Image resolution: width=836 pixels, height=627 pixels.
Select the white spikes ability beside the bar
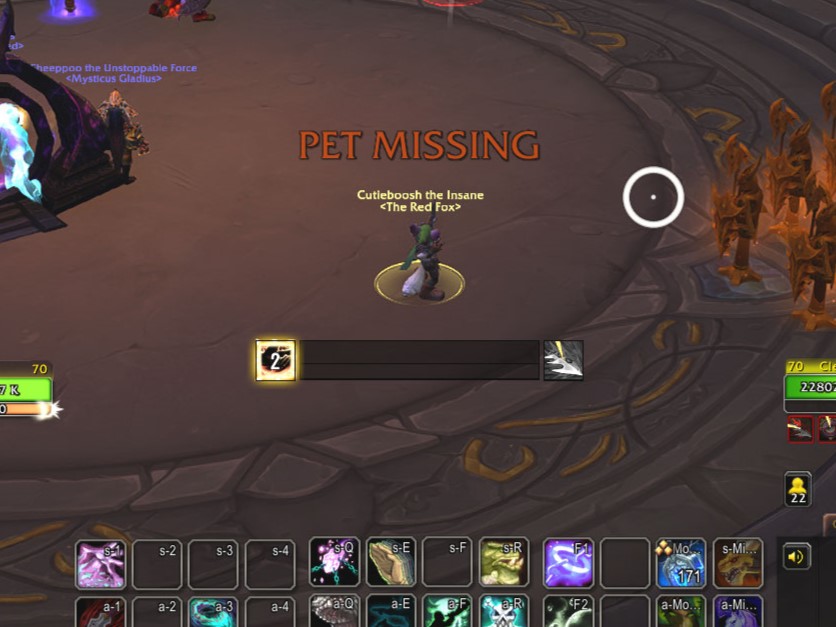563,360
